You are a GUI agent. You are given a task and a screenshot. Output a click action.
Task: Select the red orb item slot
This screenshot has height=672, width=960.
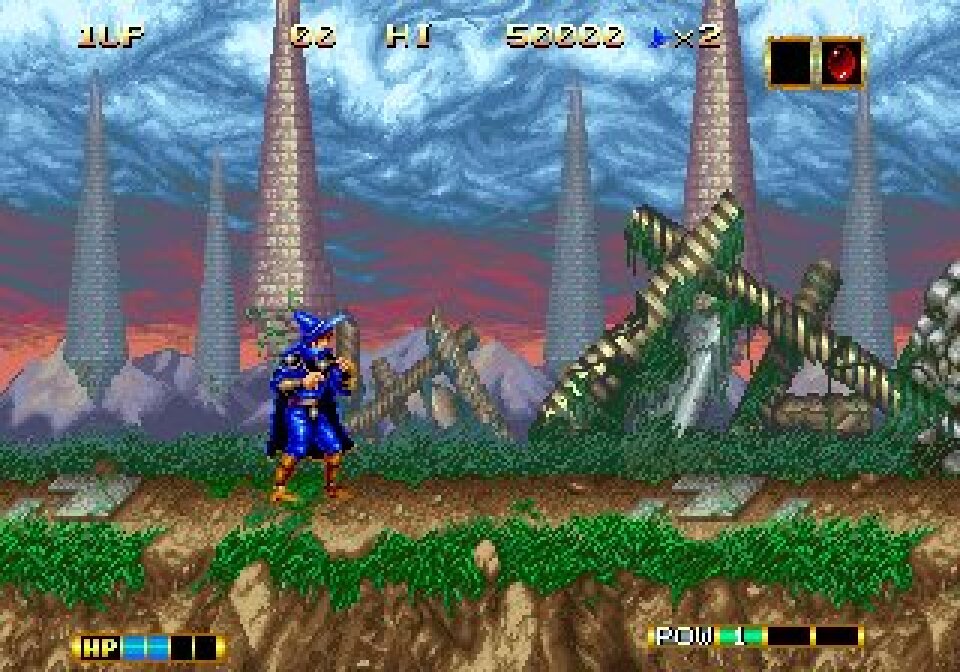coord(842,62)
